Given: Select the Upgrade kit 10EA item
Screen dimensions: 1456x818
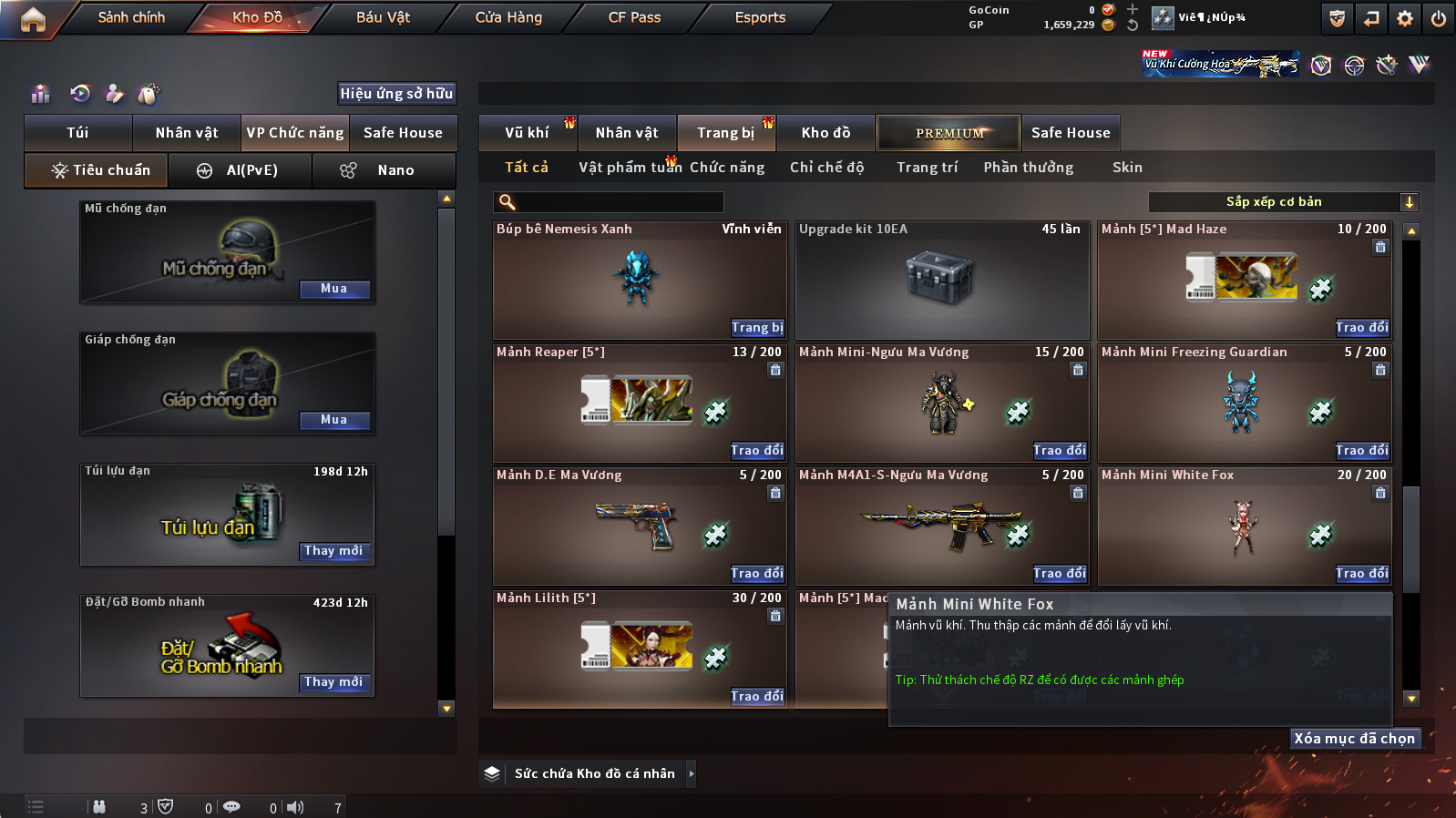Looking at the screenshot, I should 942,281.
